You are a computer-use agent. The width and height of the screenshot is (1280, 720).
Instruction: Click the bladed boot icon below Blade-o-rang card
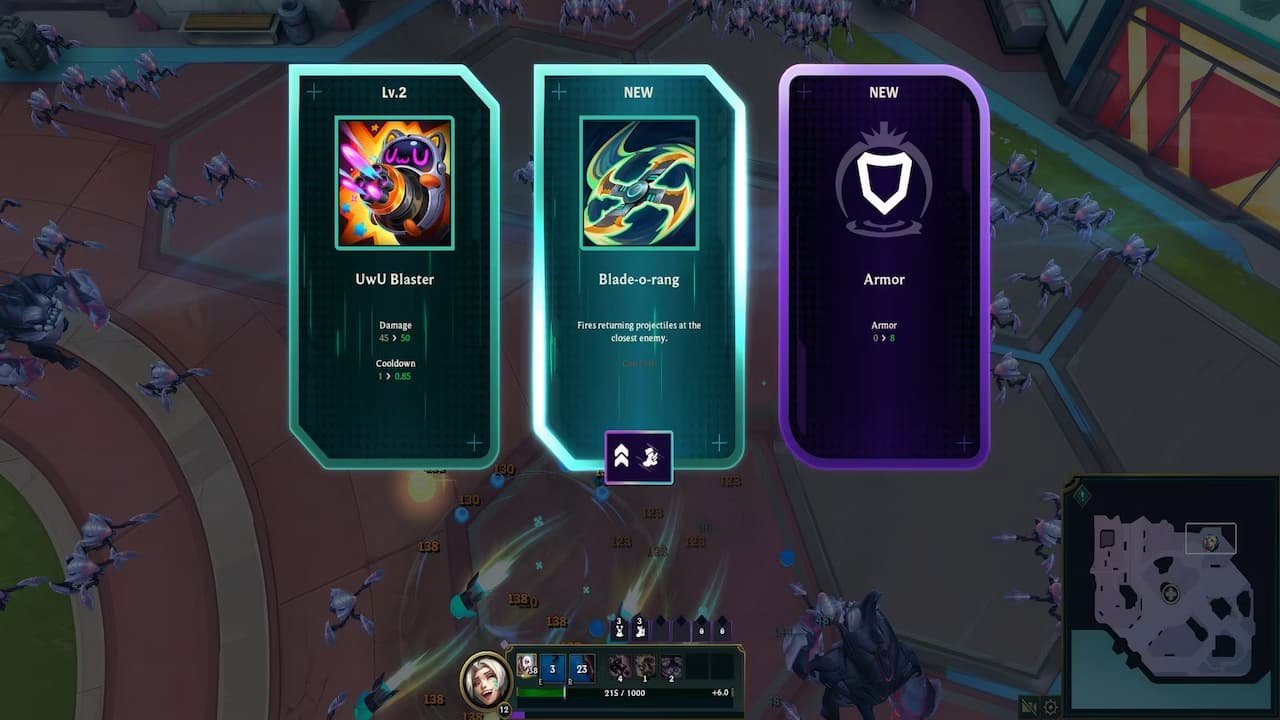[x=648, y=457]
